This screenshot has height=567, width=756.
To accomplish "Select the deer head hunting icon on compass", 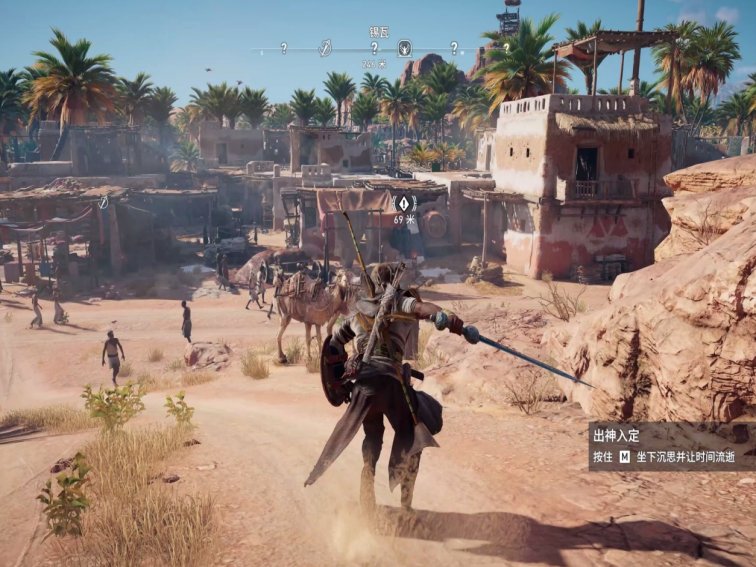I will 405,47.
